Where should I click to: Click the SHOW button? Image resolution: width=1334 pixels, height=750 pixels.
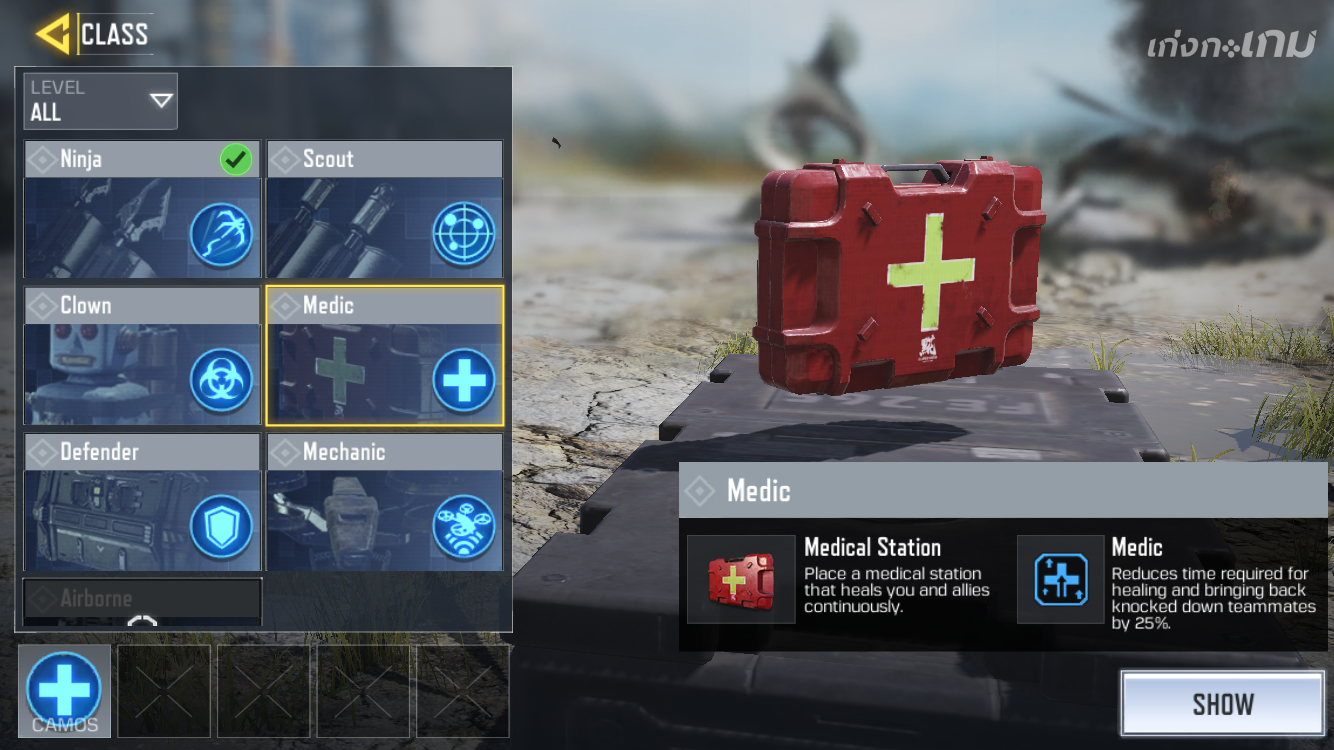click(1222, 704)
